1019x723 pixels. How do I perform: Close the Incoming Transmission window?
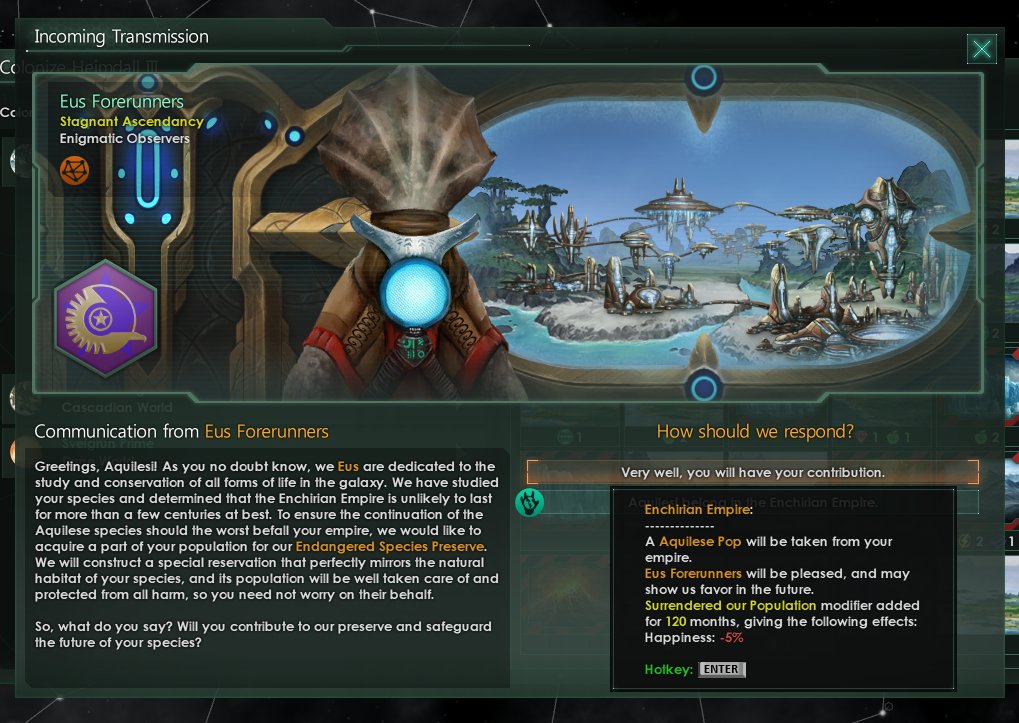click(x=982, y=49)
